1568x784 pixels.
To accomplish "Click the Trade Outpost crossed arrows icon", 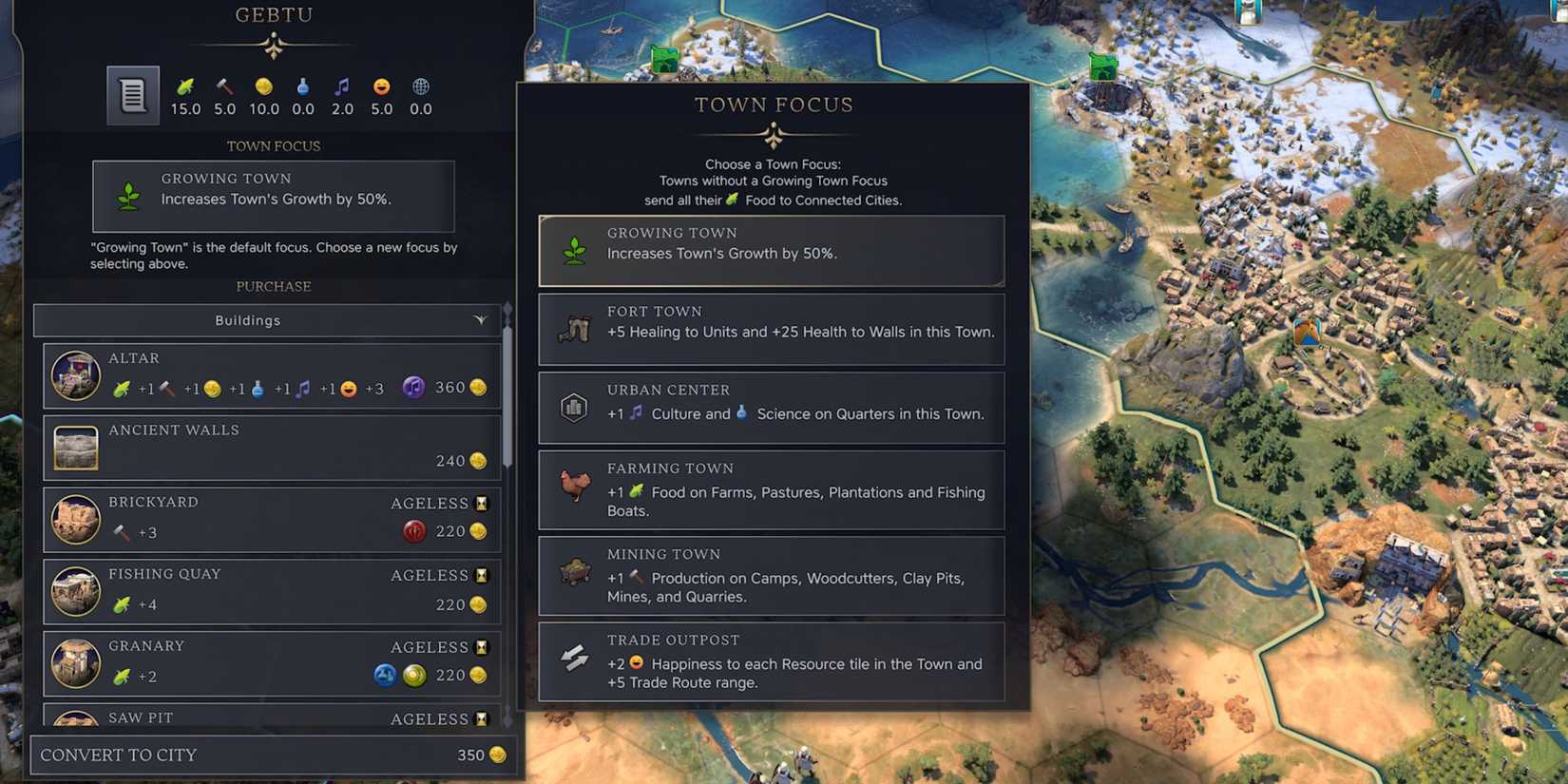I will pos(573,657).
